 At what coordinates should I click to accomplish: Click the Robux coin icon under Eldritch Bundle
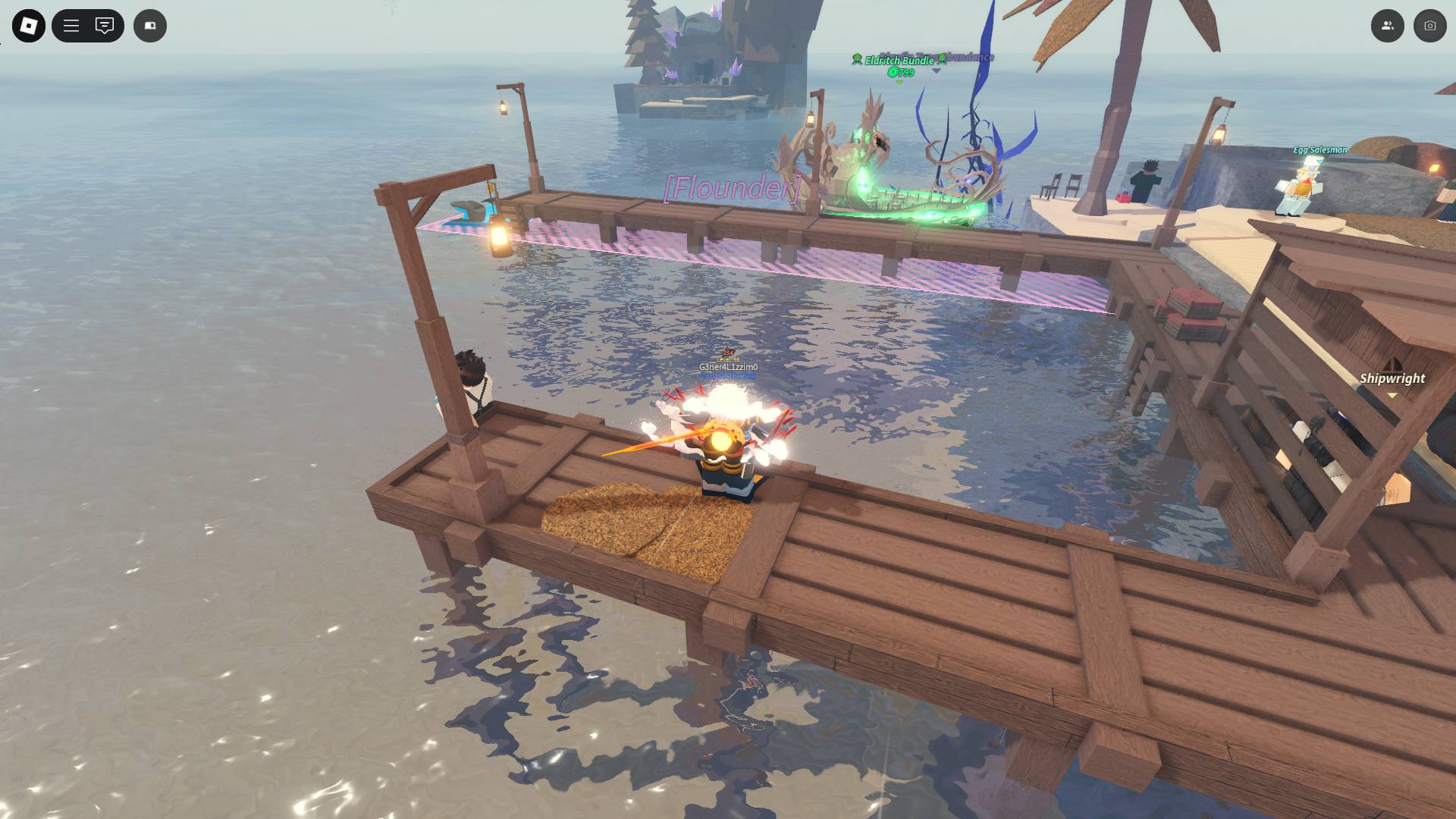[893, 72]
